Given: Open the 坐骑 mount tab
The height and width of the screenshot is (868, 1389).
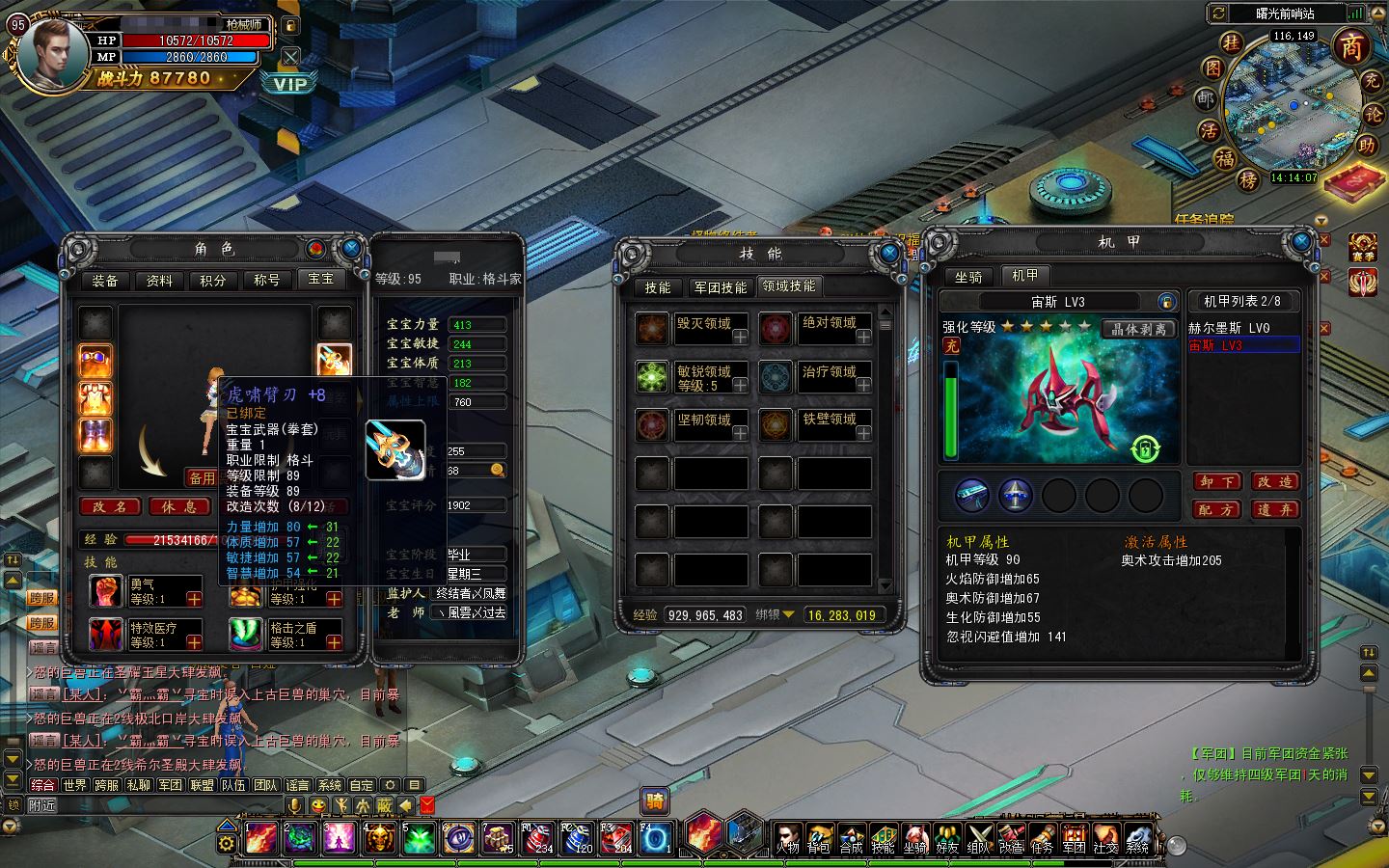Looking at the screenshot, I should click(x=968, y=277).
